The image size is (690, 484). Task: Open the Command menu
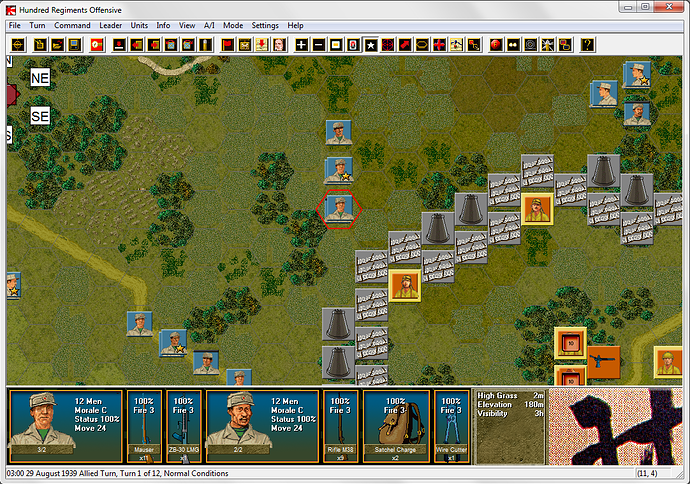click(72, 25)
